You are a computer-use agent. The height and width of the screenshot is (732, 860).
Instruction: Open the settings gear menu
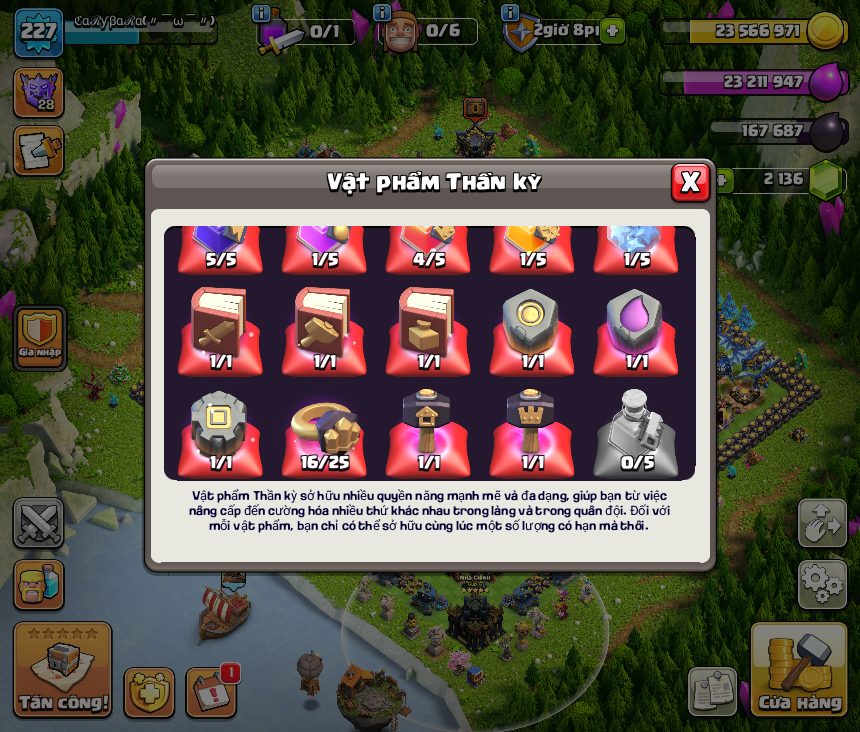(822, 584)
